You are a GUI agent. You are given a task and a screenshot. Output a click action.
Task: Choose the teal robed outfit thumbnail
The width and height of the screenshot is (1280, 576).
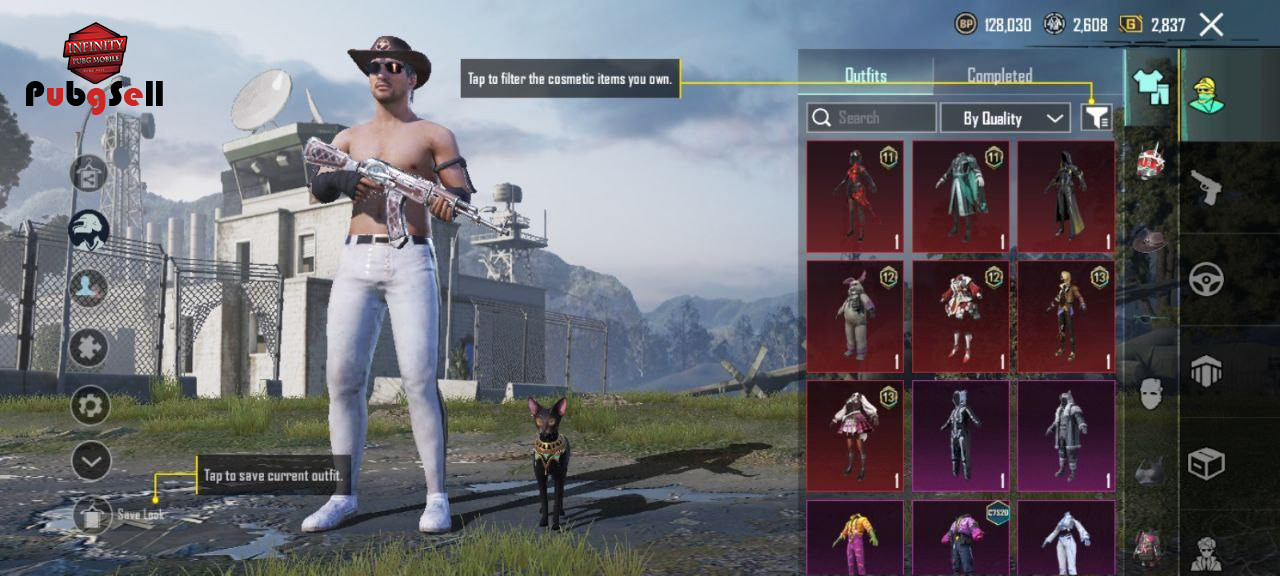(x=961, y=196)
